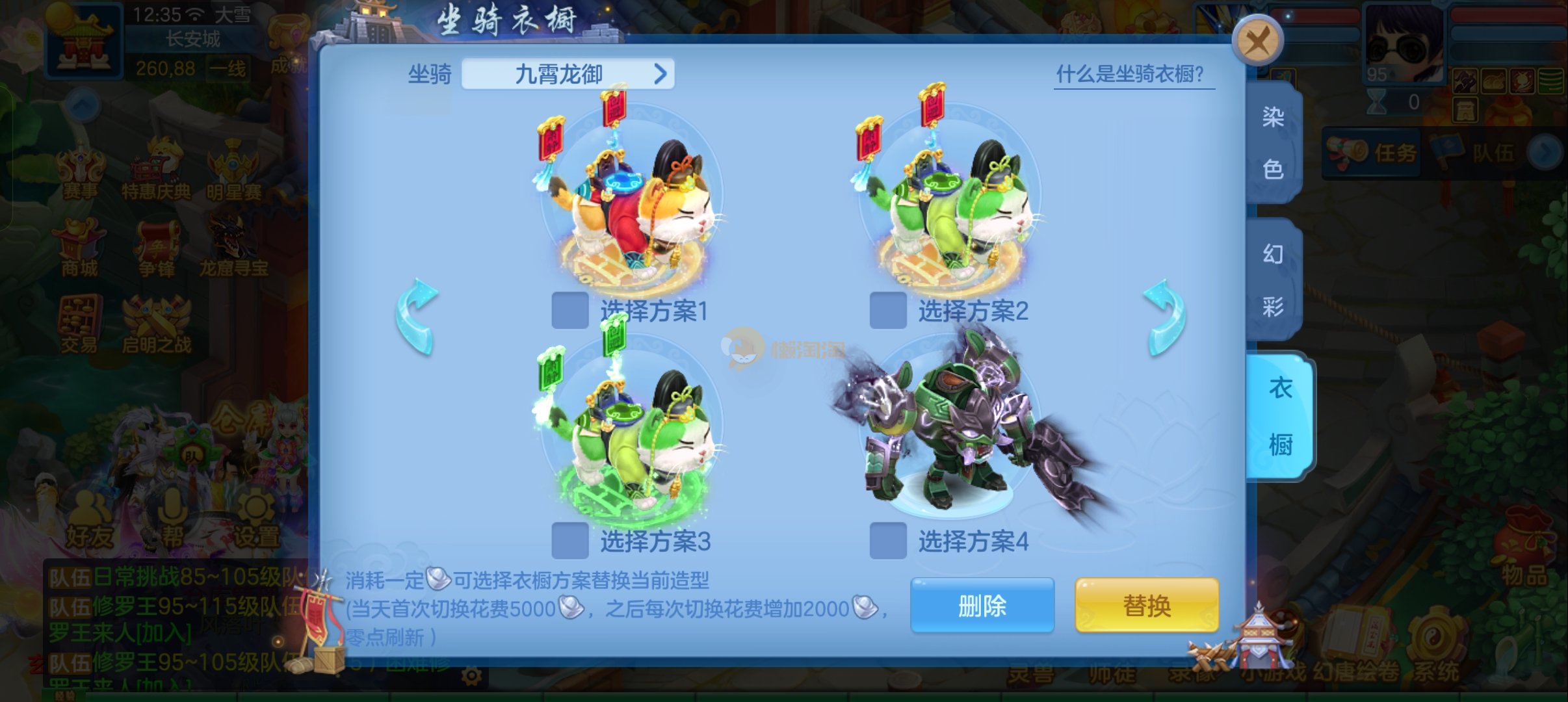Click the yellow 替换 replace button

[1147, 606]
